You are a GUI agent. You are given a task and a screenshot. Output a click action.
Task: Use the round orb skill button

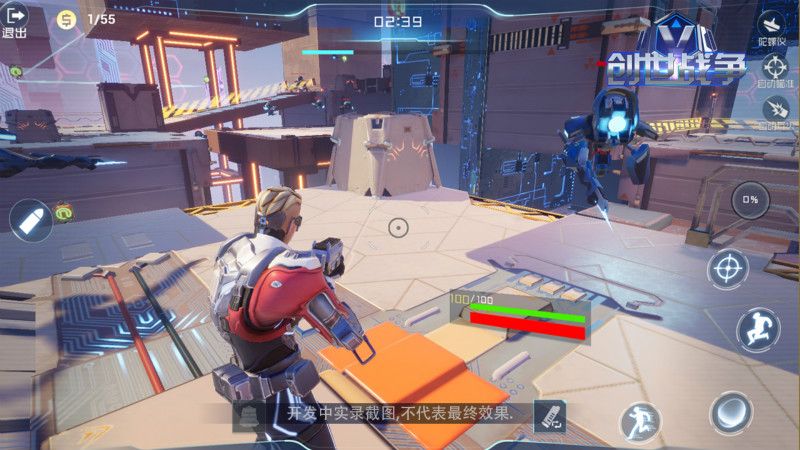731,412
